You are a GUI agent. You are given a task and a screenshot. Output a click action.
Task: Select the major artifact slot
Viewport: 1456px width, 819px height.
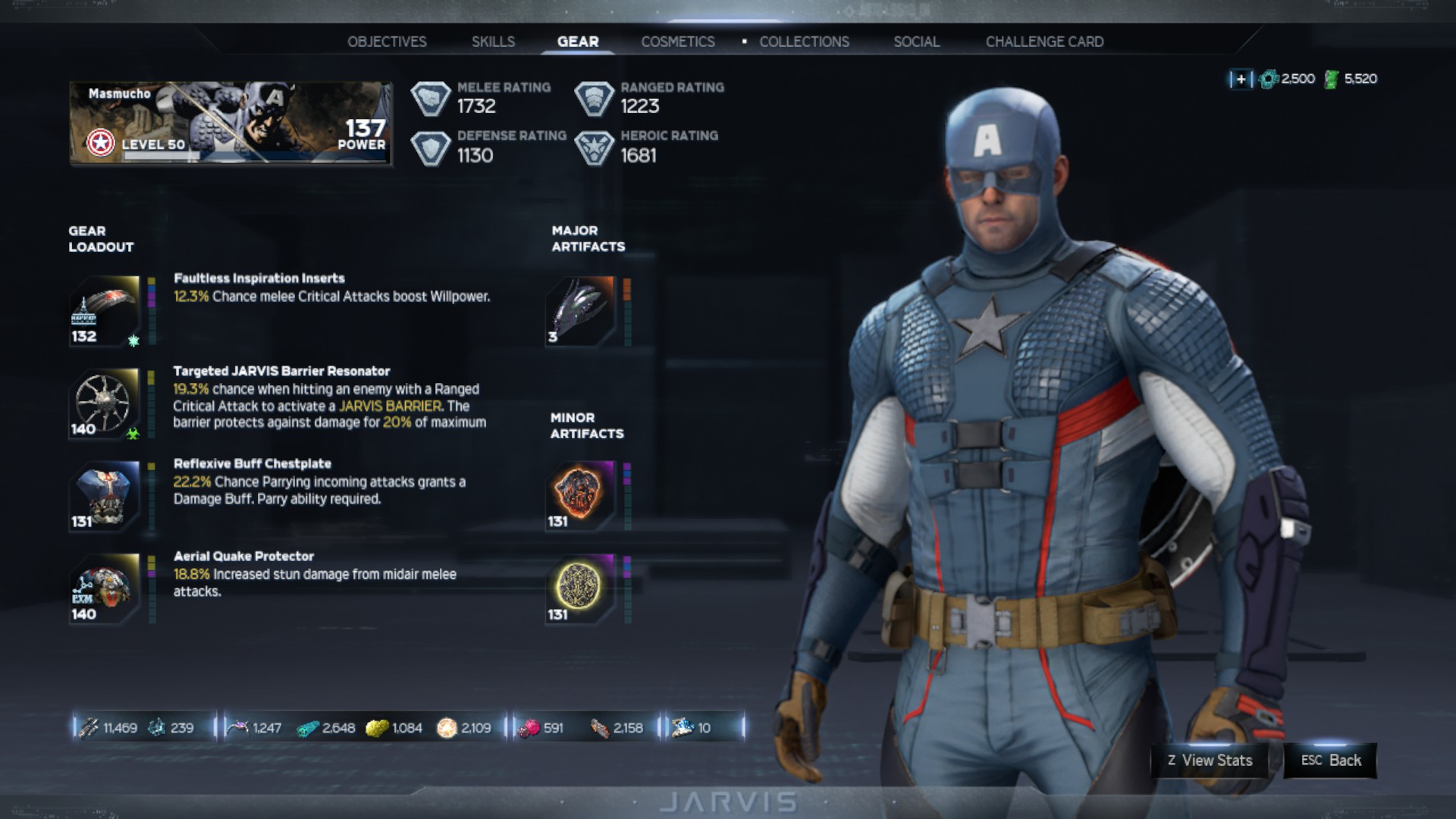tap(580, 311)
